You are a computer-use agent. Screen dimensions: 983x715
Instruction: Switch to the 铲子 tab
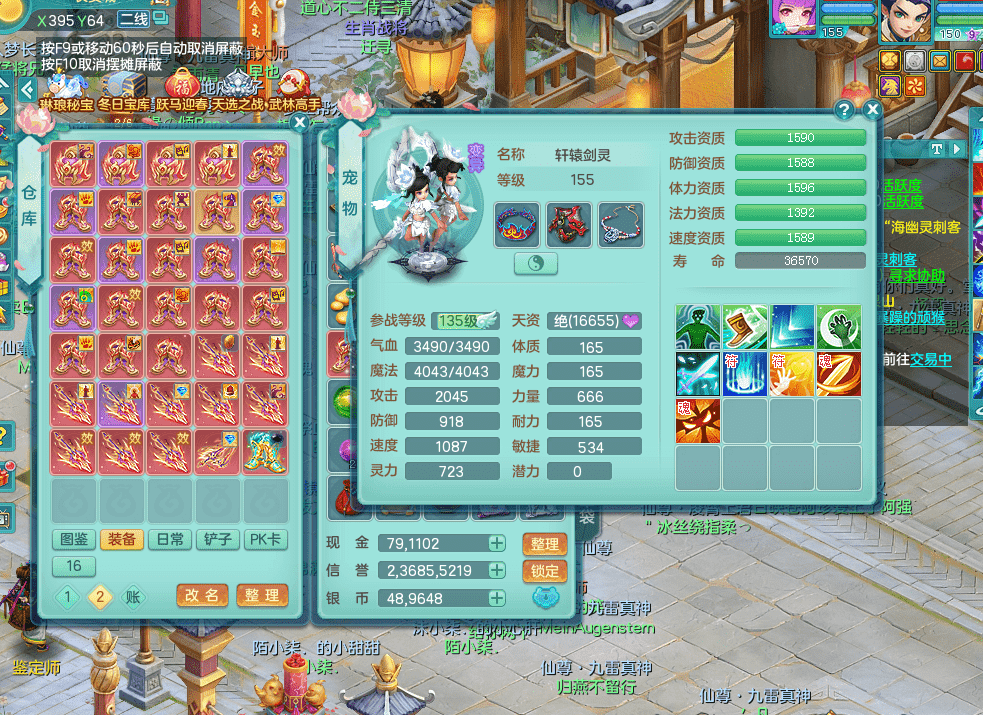coord(218,540)
